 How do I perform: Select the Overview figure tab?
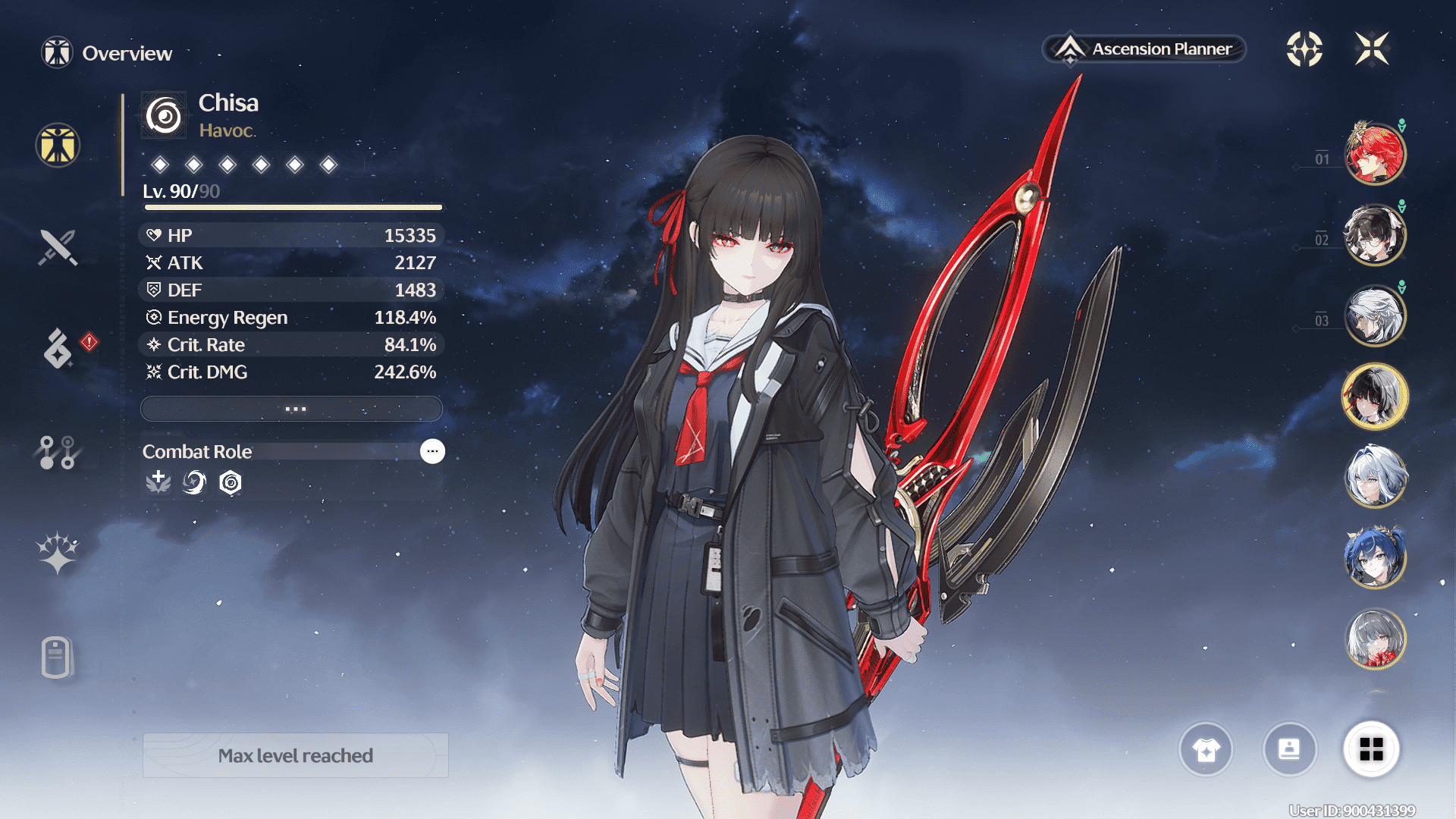(58, 145)
